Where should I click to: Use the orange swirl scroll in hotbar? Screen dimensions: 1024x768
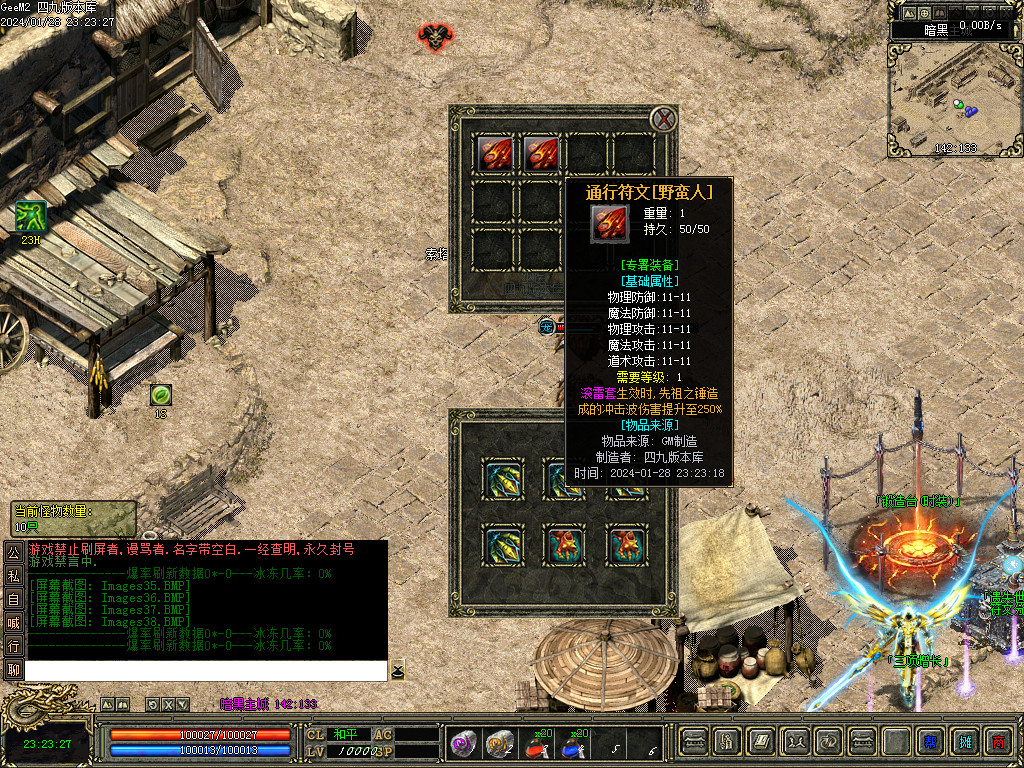[x=498, y=742]
